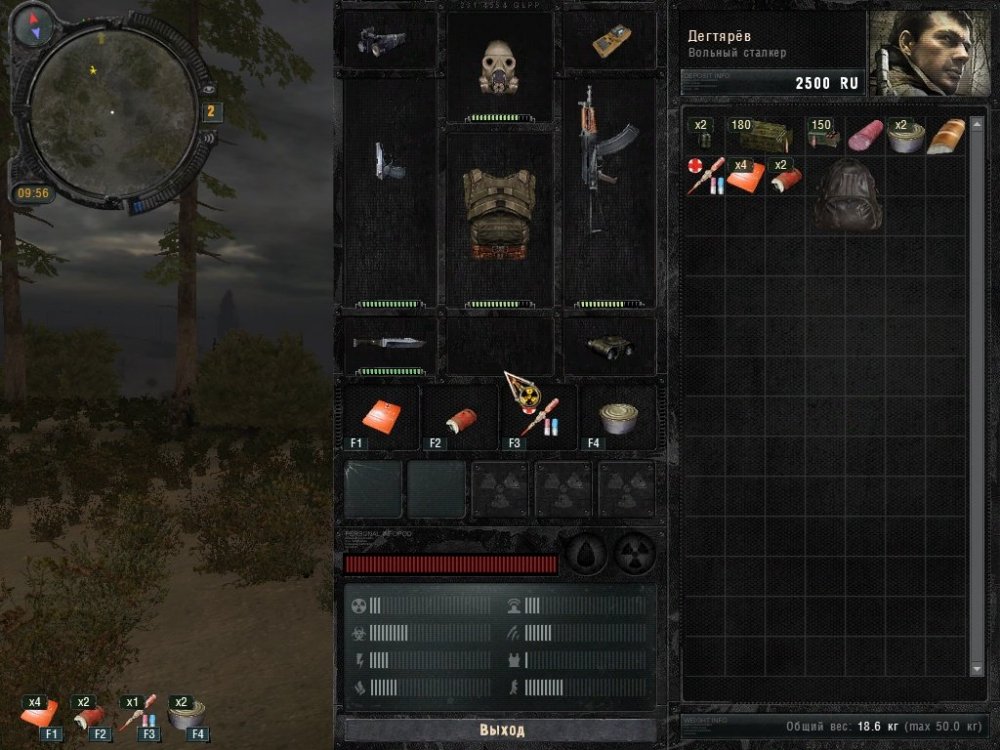Viewport: 1000px width, 750px height.
Task: Click the Выход exit button
Action: tap(501, 730)
